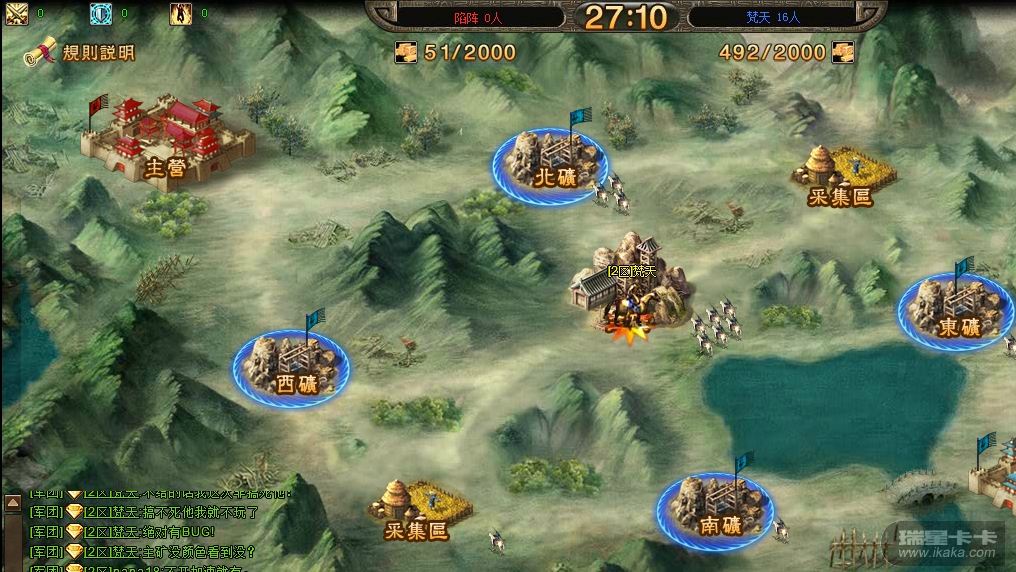Click the chat scroll-up arrow button
1016x572 pixels.
[x=13, y=502]
